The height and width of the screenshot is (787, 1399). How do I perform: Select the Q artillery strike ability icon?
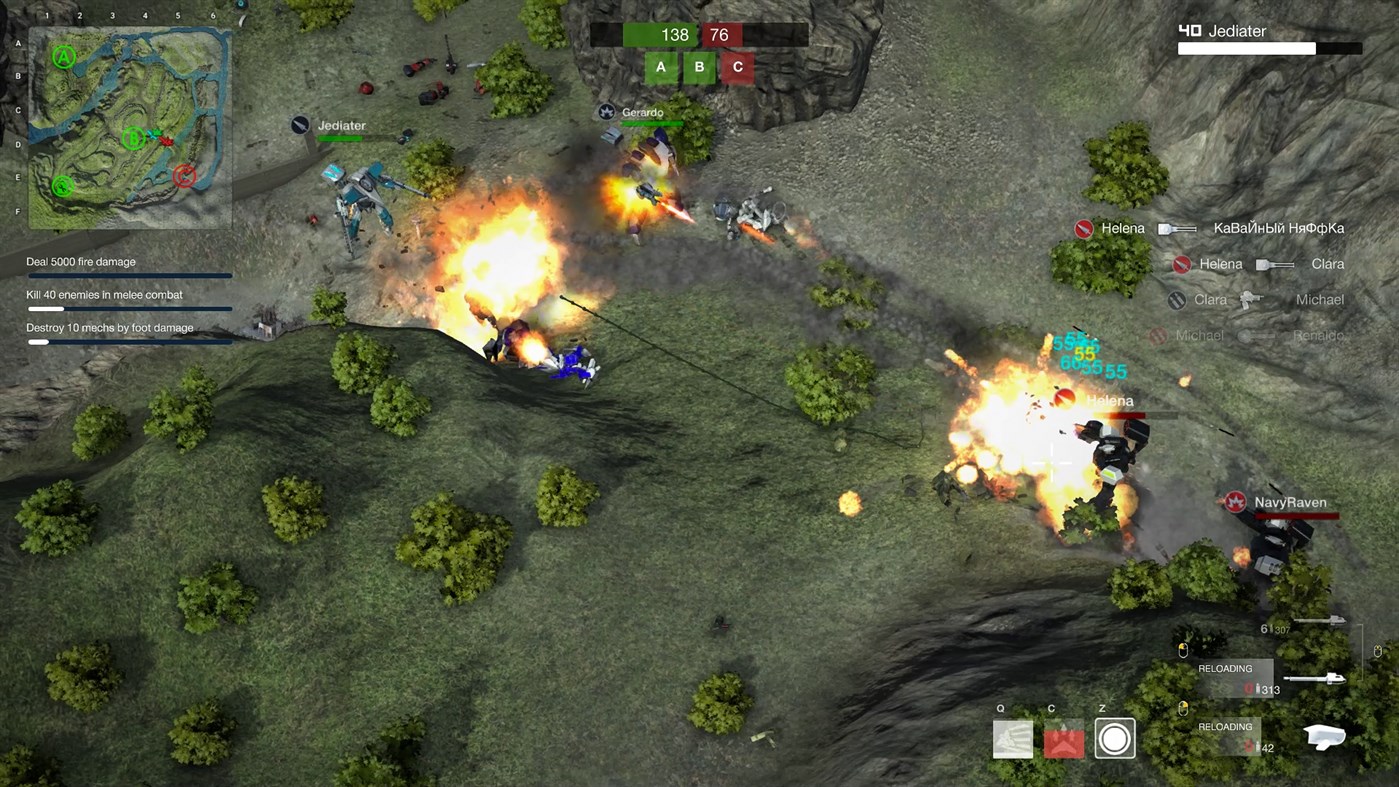[1012, 738]
